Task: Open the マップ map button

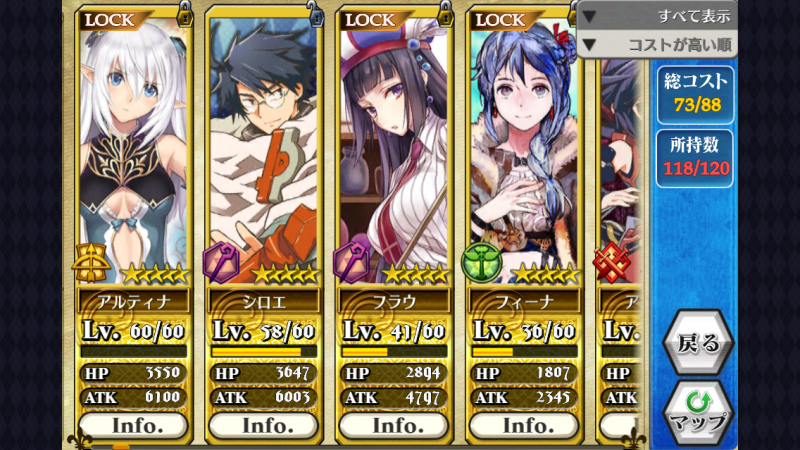Action: (698, 410)
